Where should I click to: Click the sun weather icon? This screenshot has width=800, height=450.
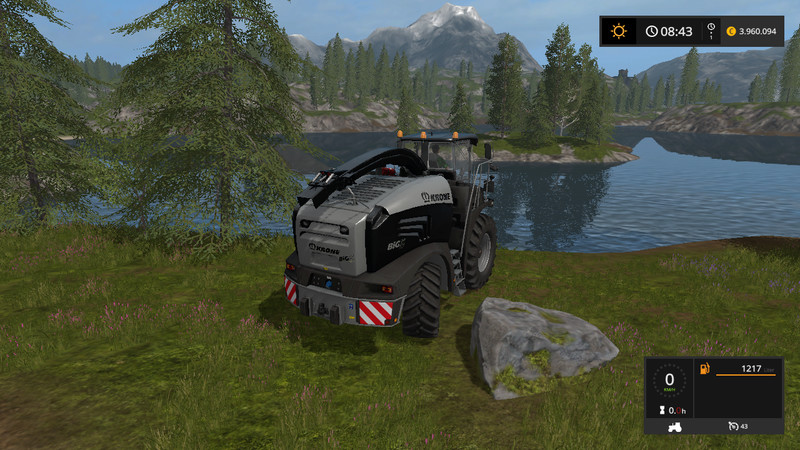click(x=619, y=31)
